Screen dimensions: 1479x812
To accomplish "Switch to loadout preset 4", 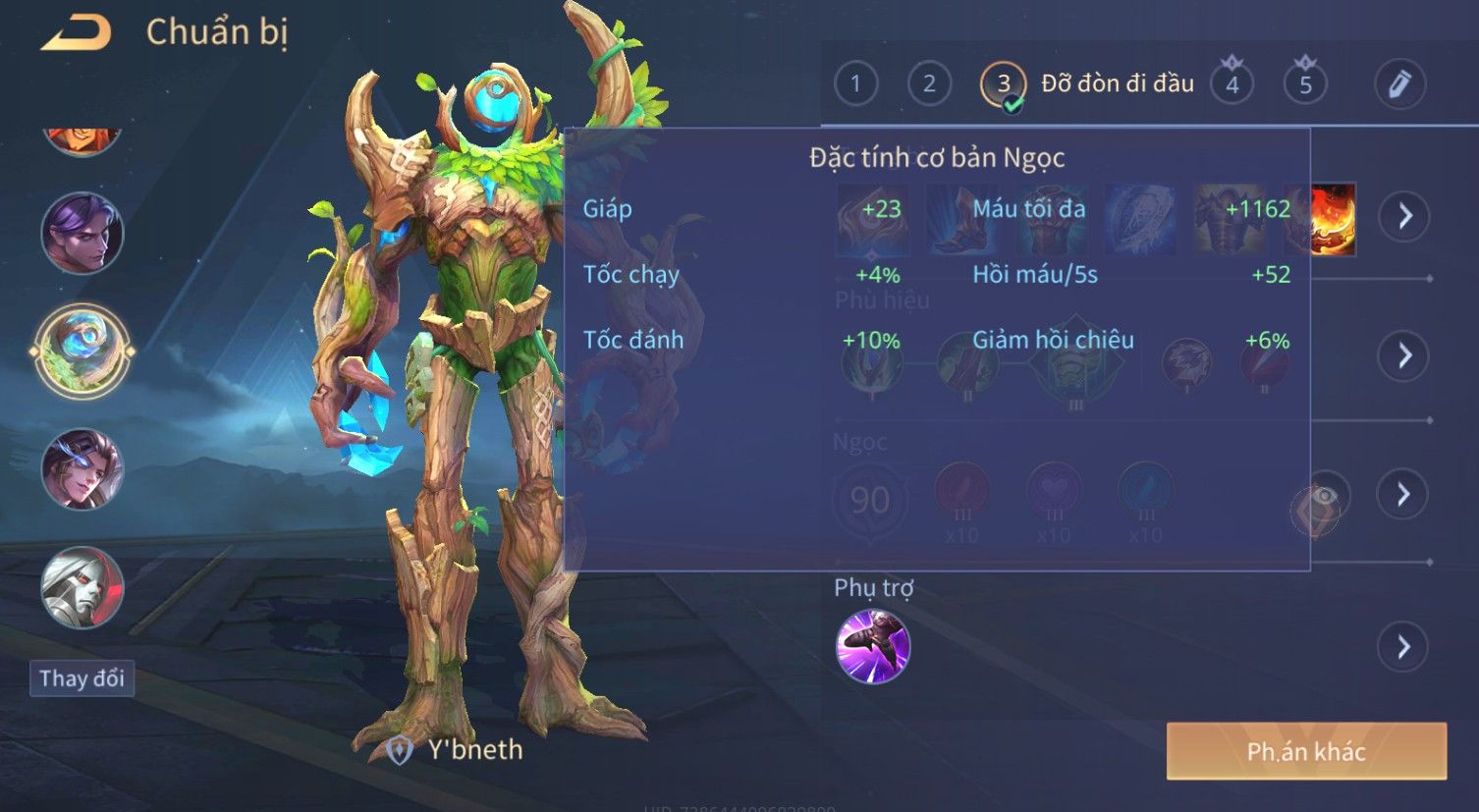I will click(1232, 84).
